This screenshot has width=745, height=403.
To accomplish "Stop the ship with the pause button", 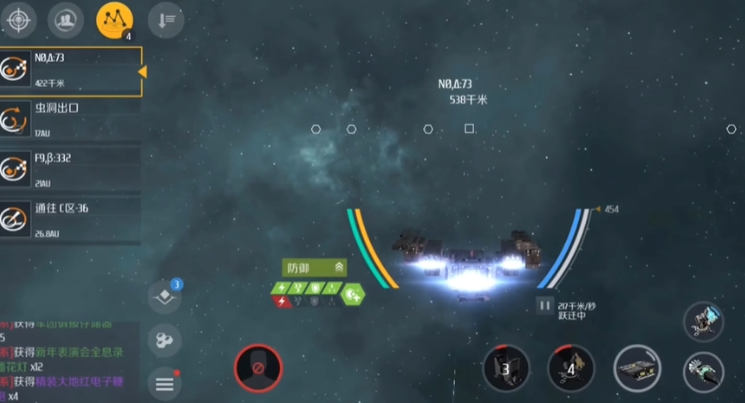I will 545,305.
